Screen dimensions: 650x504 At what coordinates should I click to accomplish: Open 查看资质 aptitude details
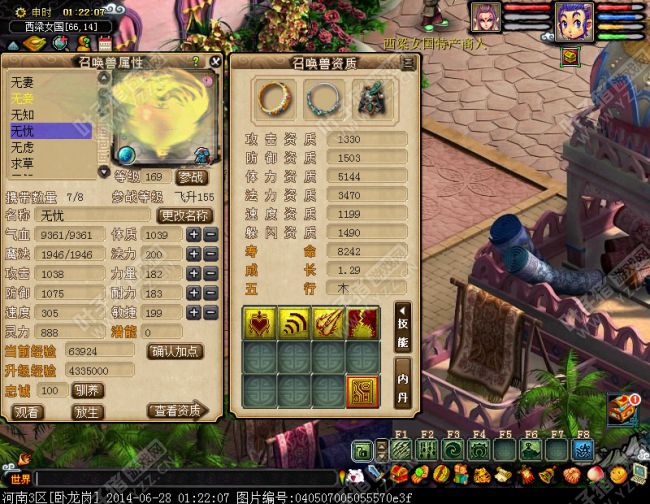click(176, 411)
